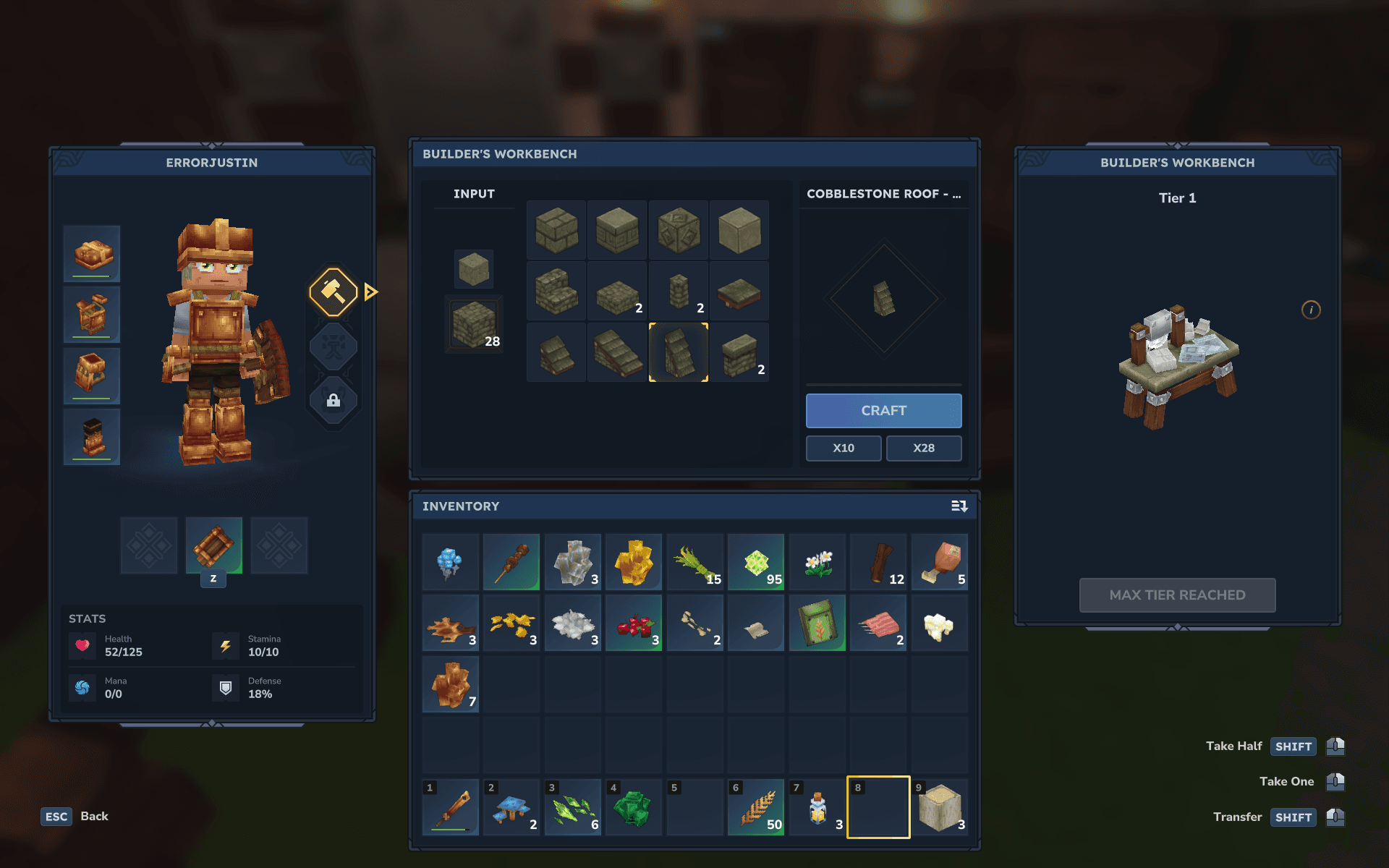
Task: Select the empty hotbar slot 8
Action: (x=878, y=807)
